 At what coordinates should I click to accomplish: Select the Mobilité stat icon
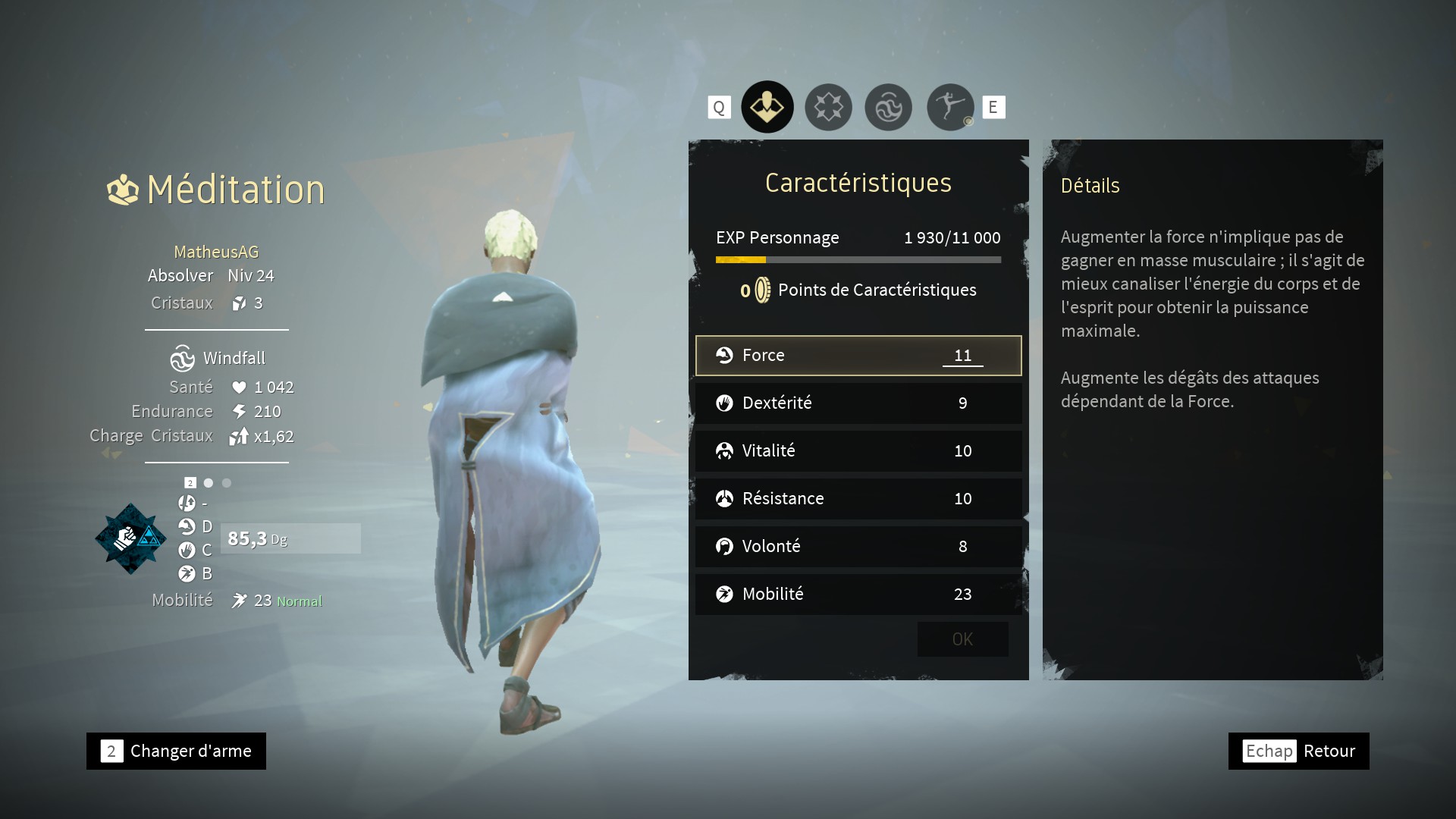click(725, 595)
